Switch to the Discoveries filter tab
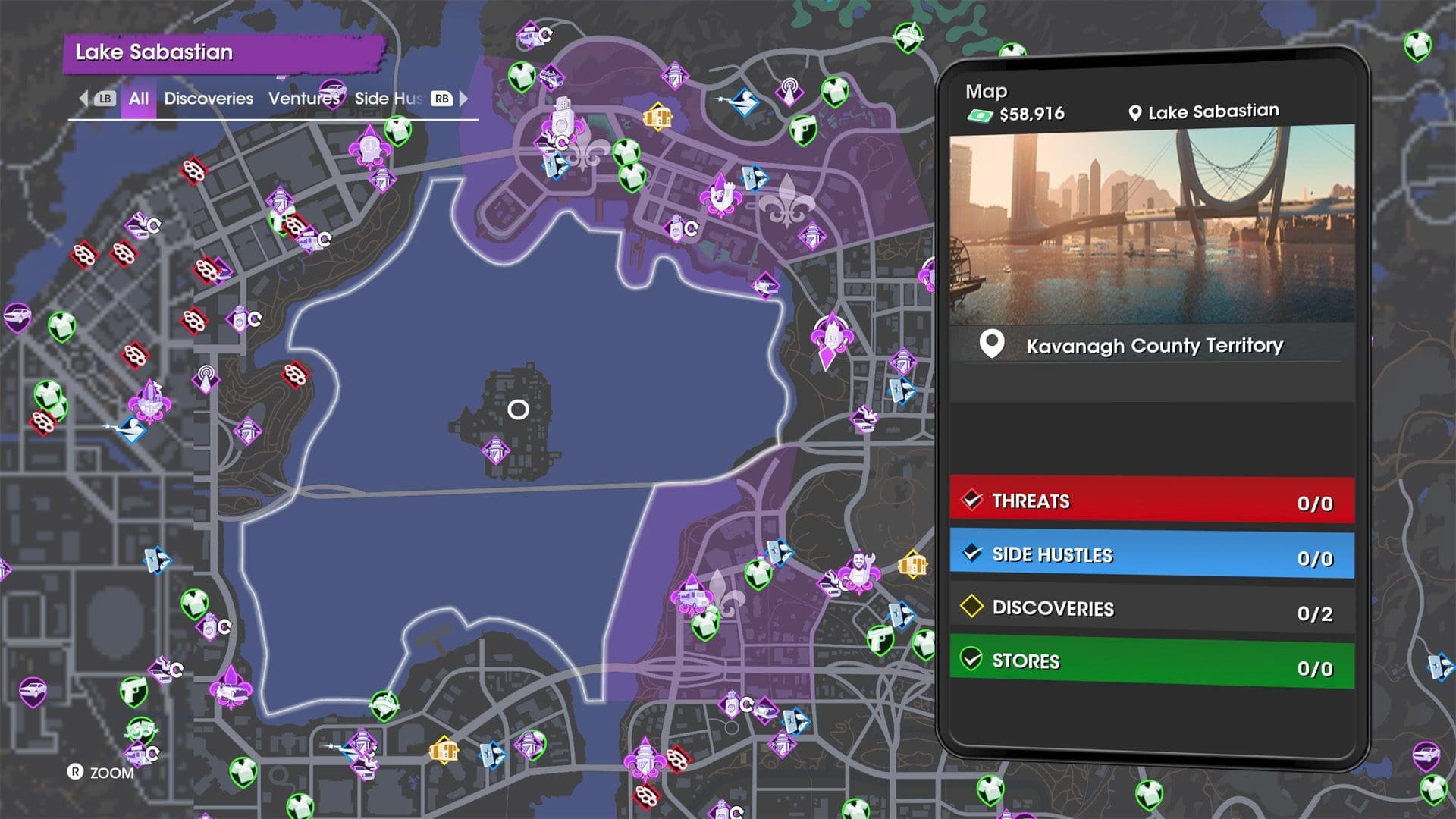The image size is (1456, 819). pos(209,99)
